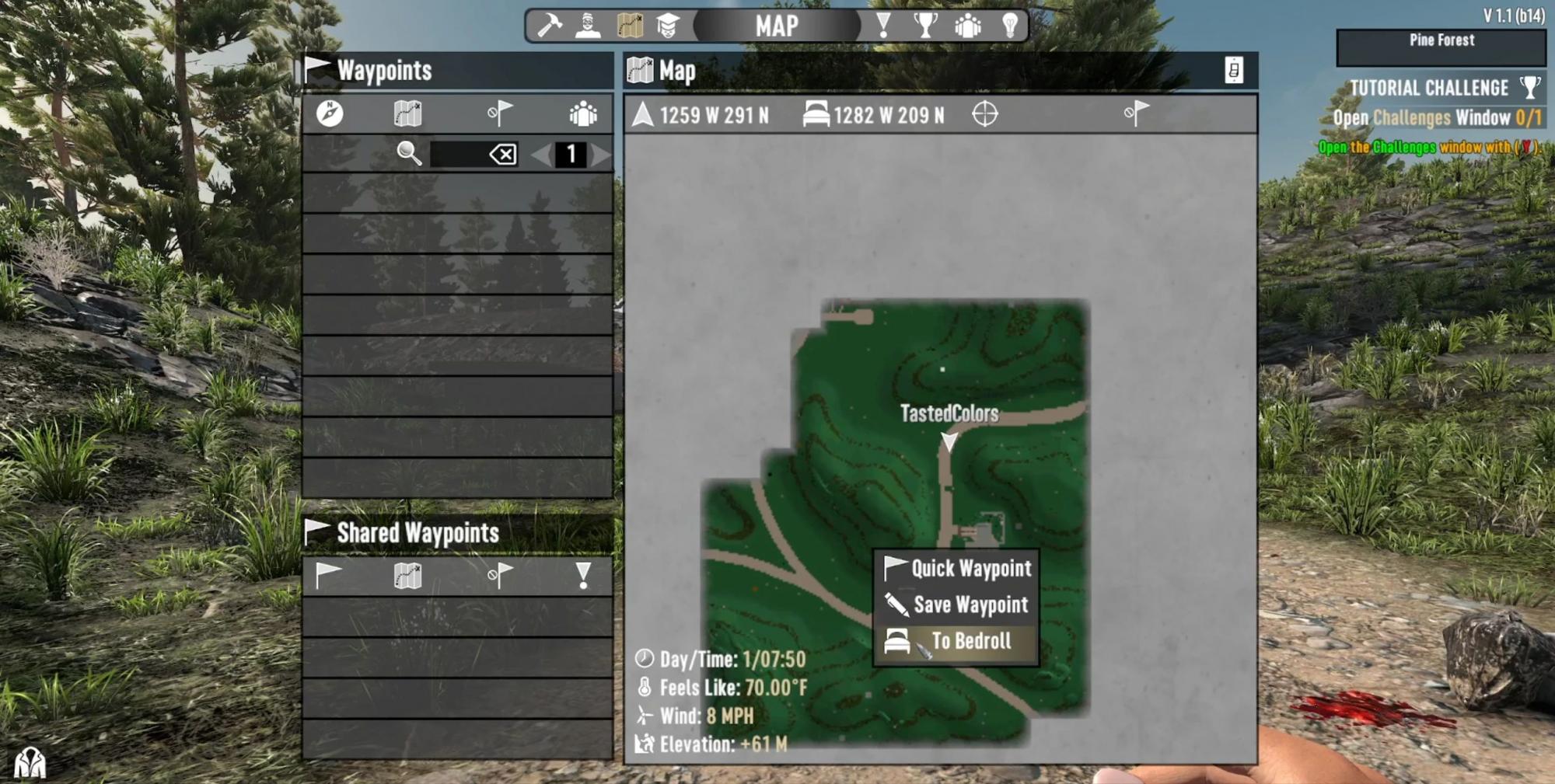Switch to the challenges trophy tab
This screenshot has width=1555, height=784.
924,26
